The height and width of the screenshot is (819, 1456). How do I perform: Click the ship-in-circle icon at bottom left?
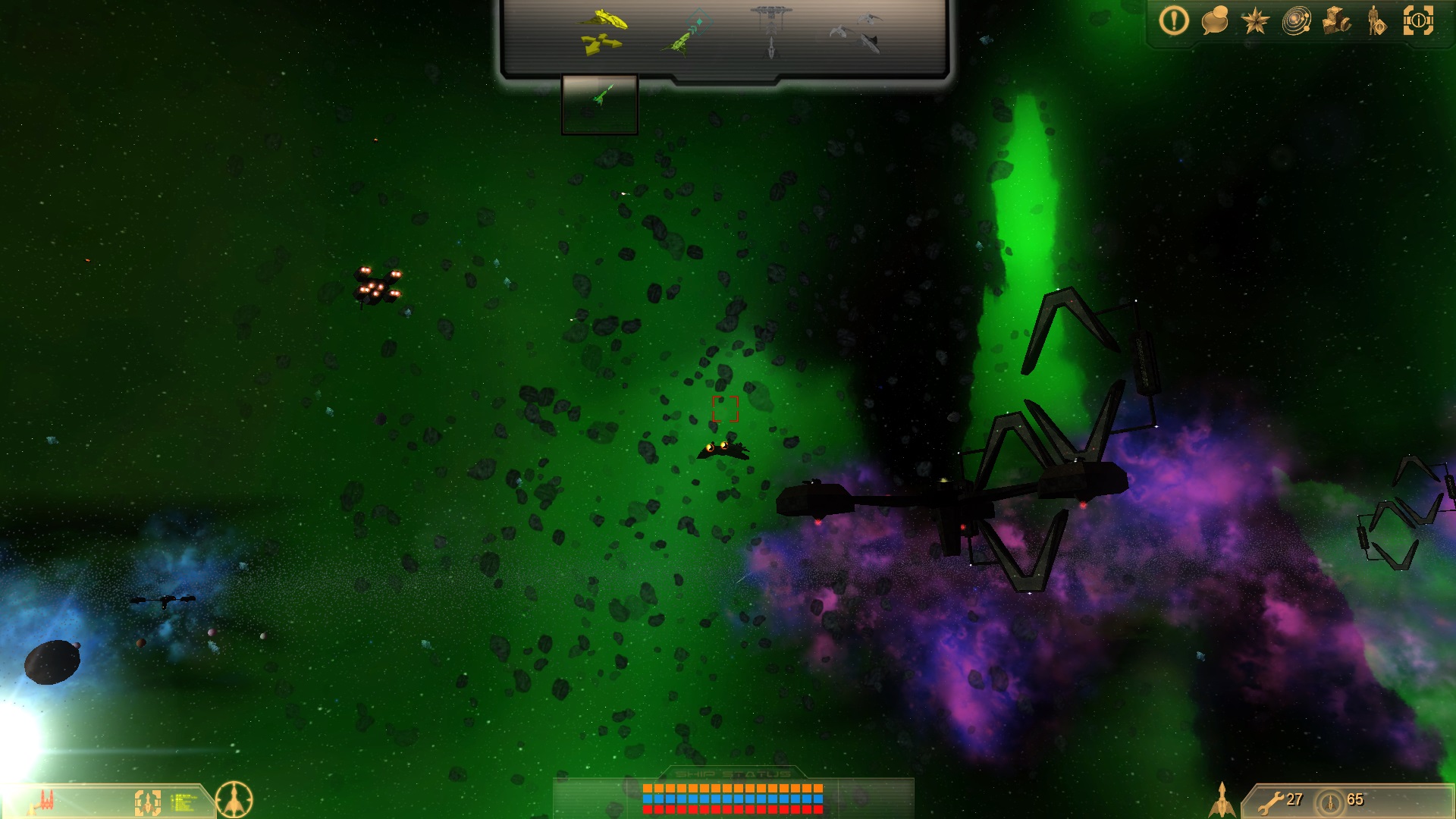pos(234,799)
